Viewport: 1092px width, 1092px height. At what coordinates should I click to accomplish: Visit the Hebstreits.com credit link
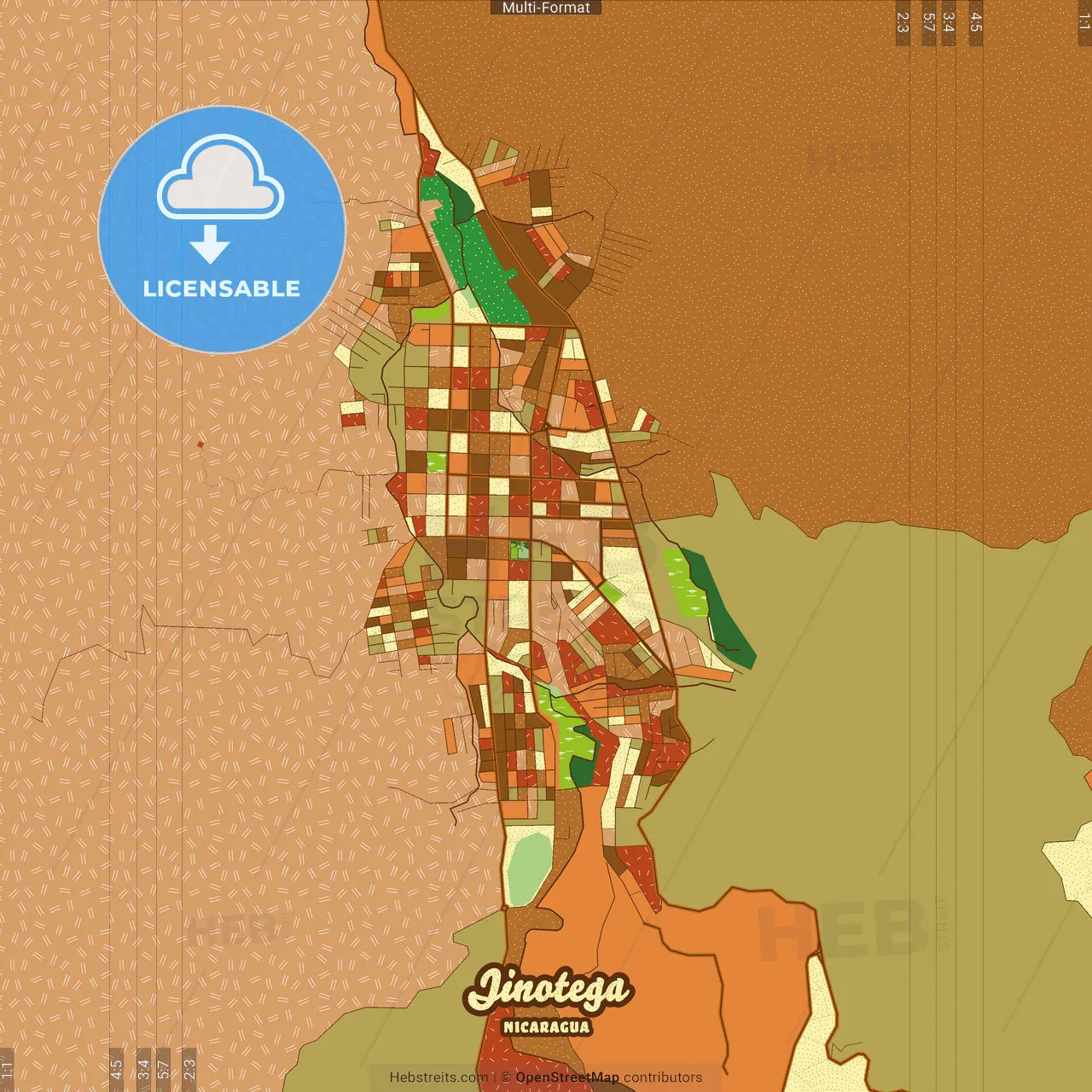[439, 1077]
